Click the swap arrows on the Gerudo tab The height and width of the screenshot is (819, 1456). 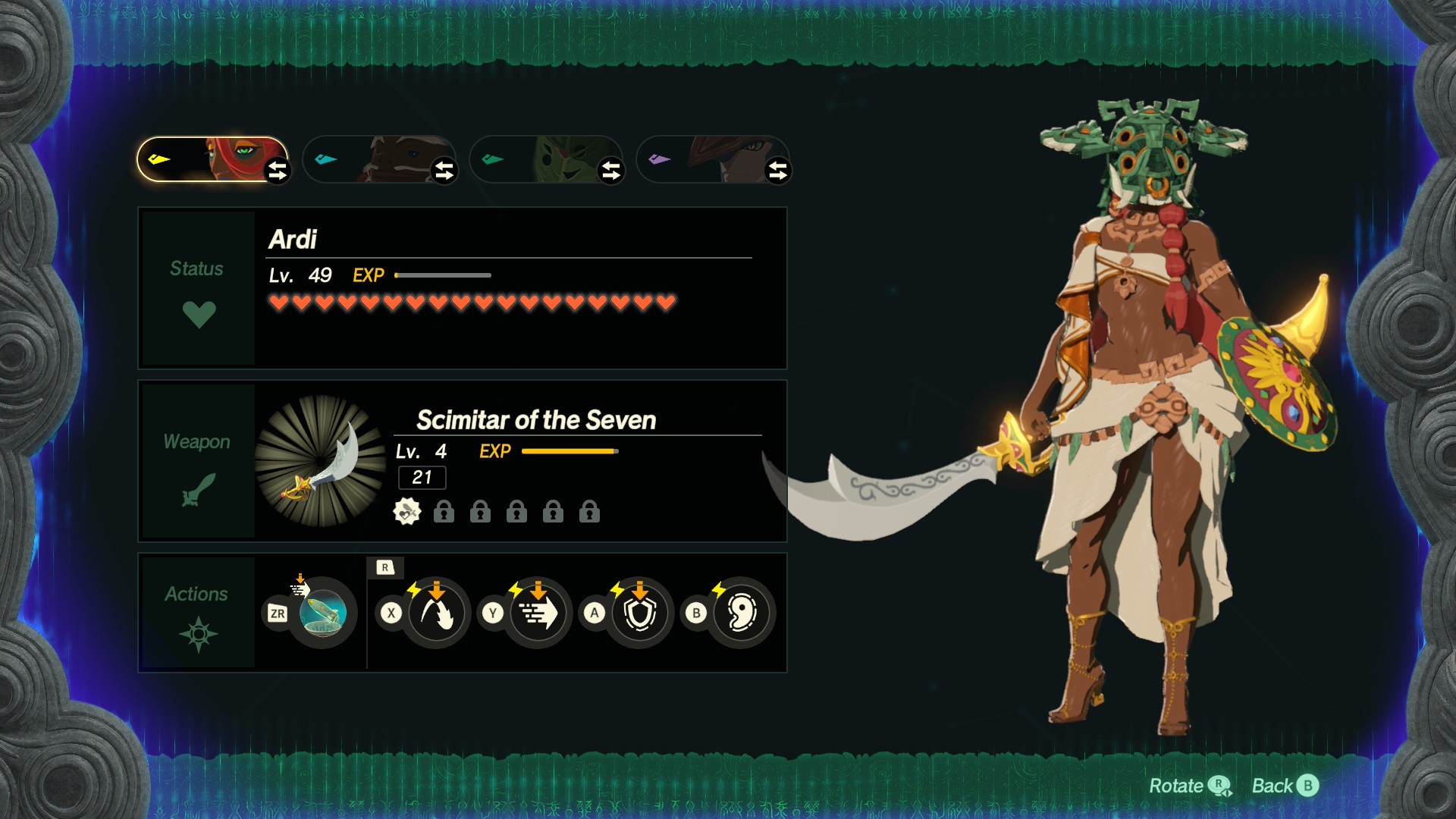pyautogui.click(x=278, y=171)
